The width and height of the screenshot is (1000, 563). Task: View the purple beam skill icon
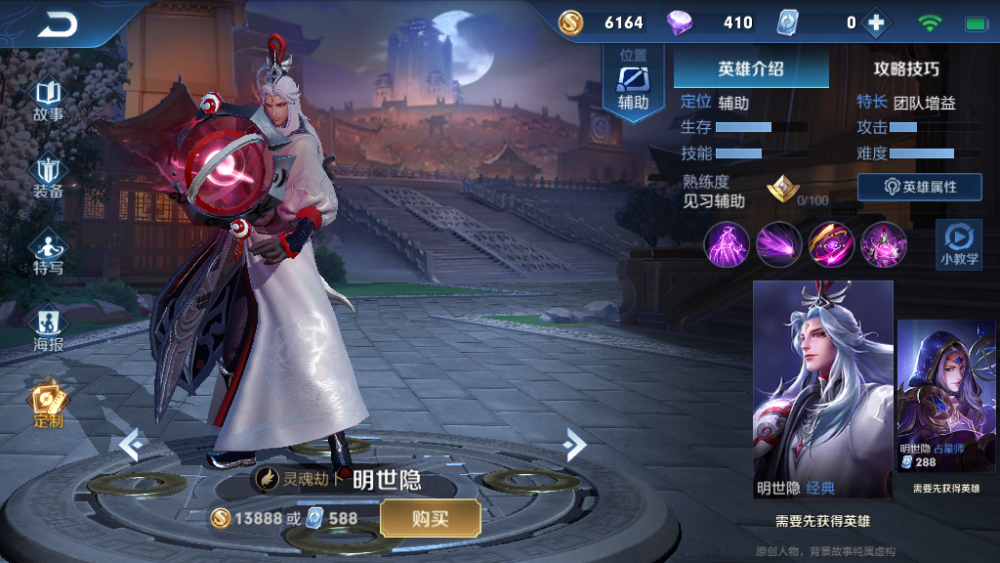pyautogui.click(x=779, y=245)
